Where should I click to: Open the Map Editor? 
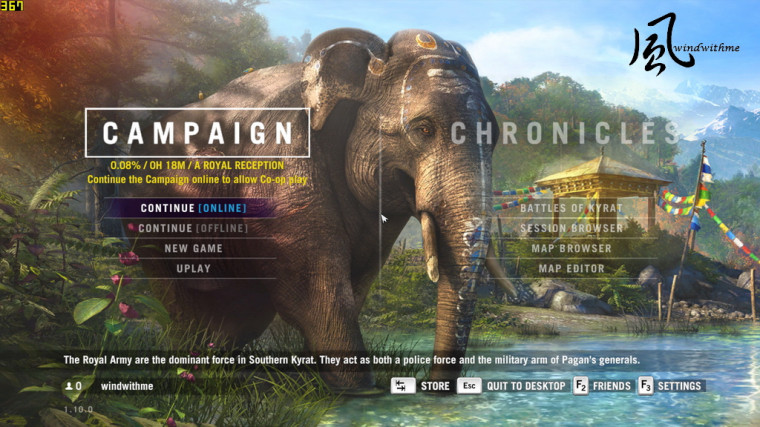(x=571, y=268)
